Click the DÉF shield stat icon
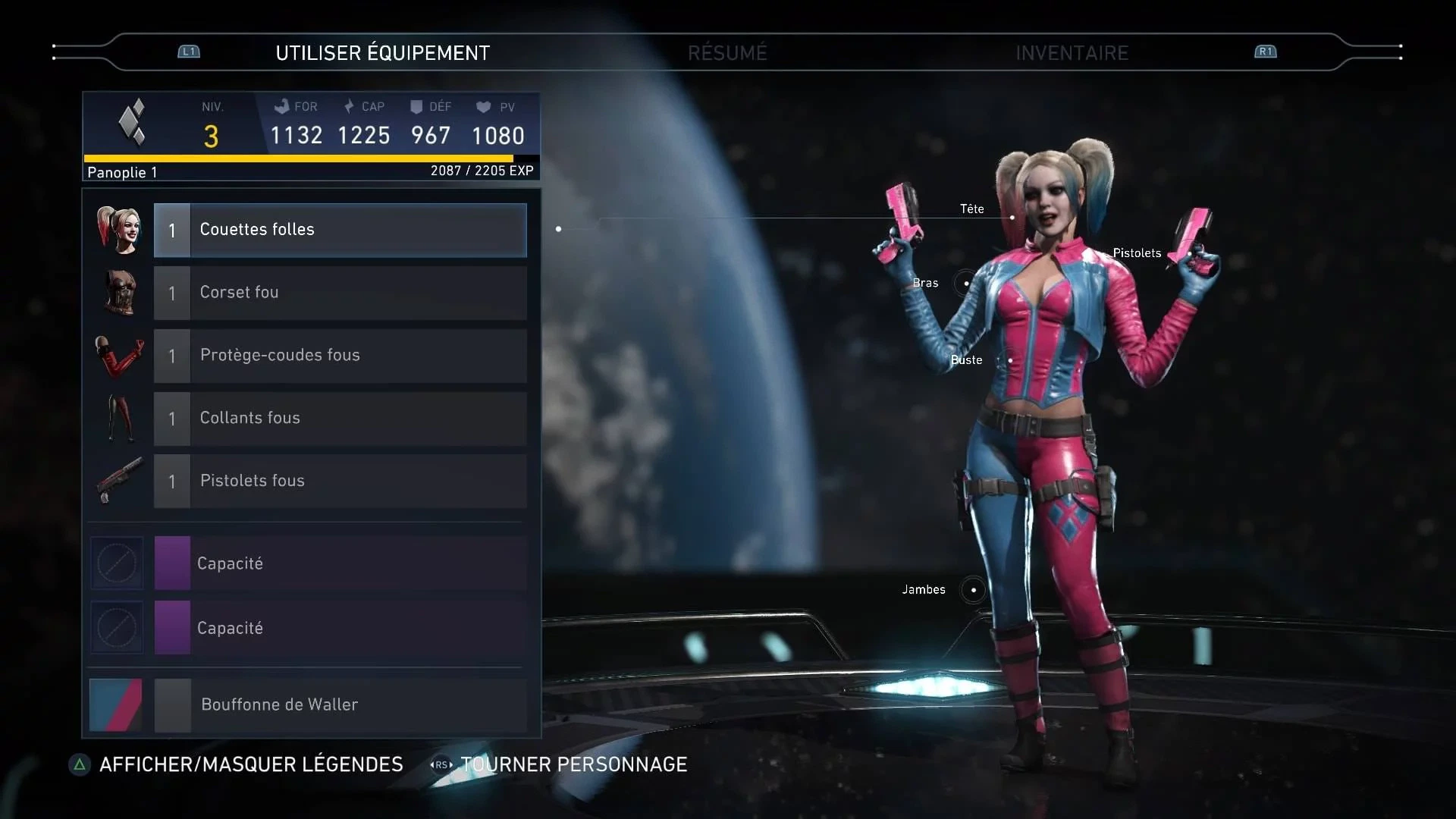 click(415, 106)
